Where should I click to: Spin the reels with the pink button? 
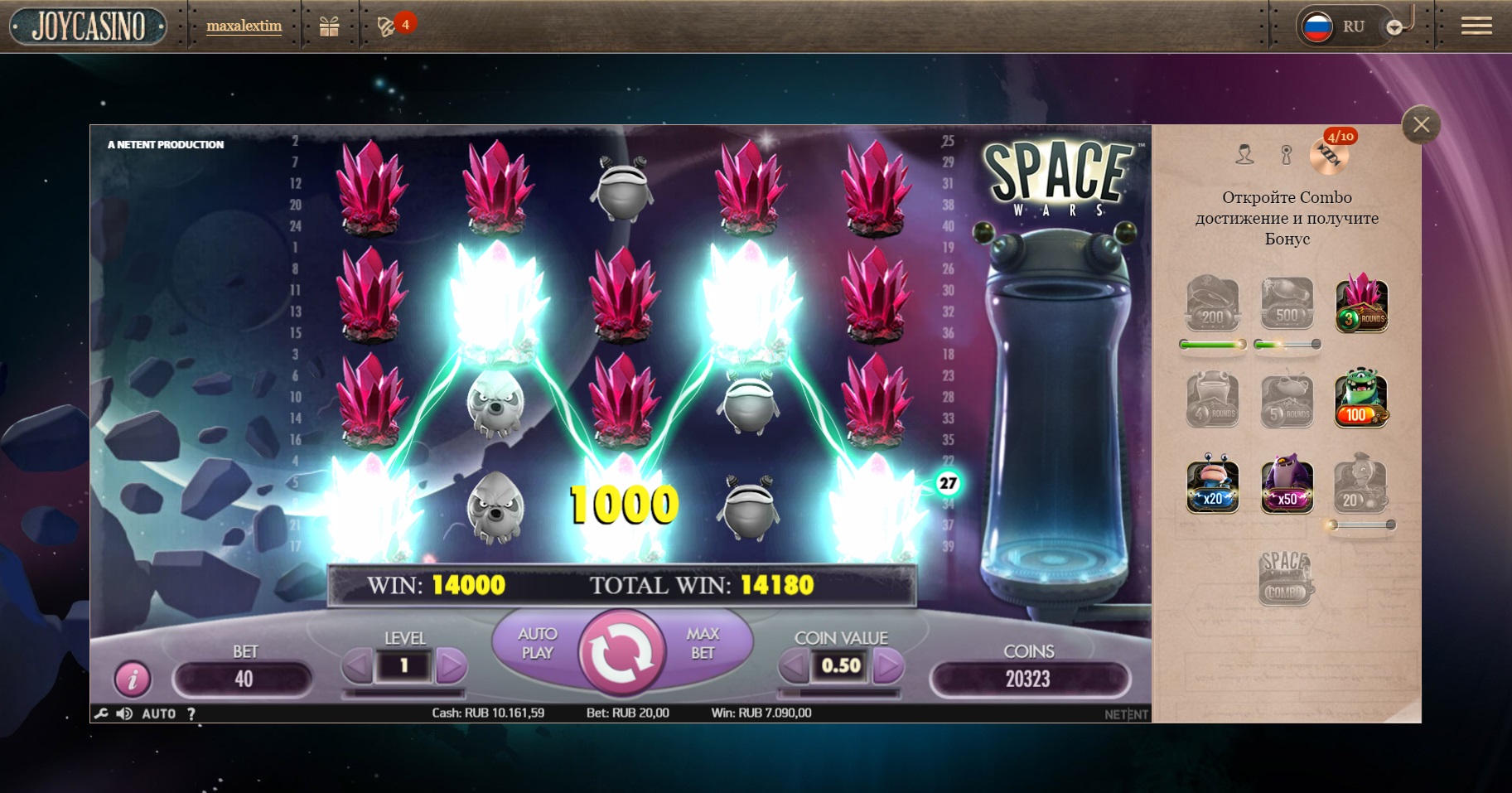622,654
